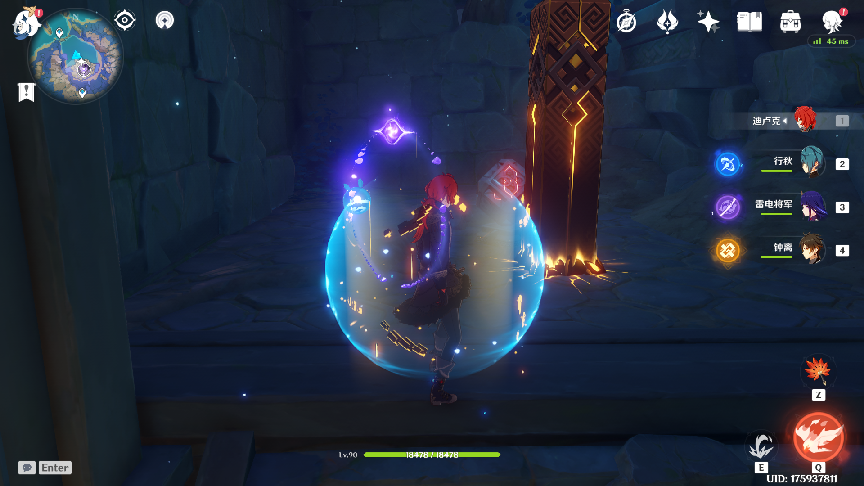Open the character head icon in the top bar

(831, 21)
